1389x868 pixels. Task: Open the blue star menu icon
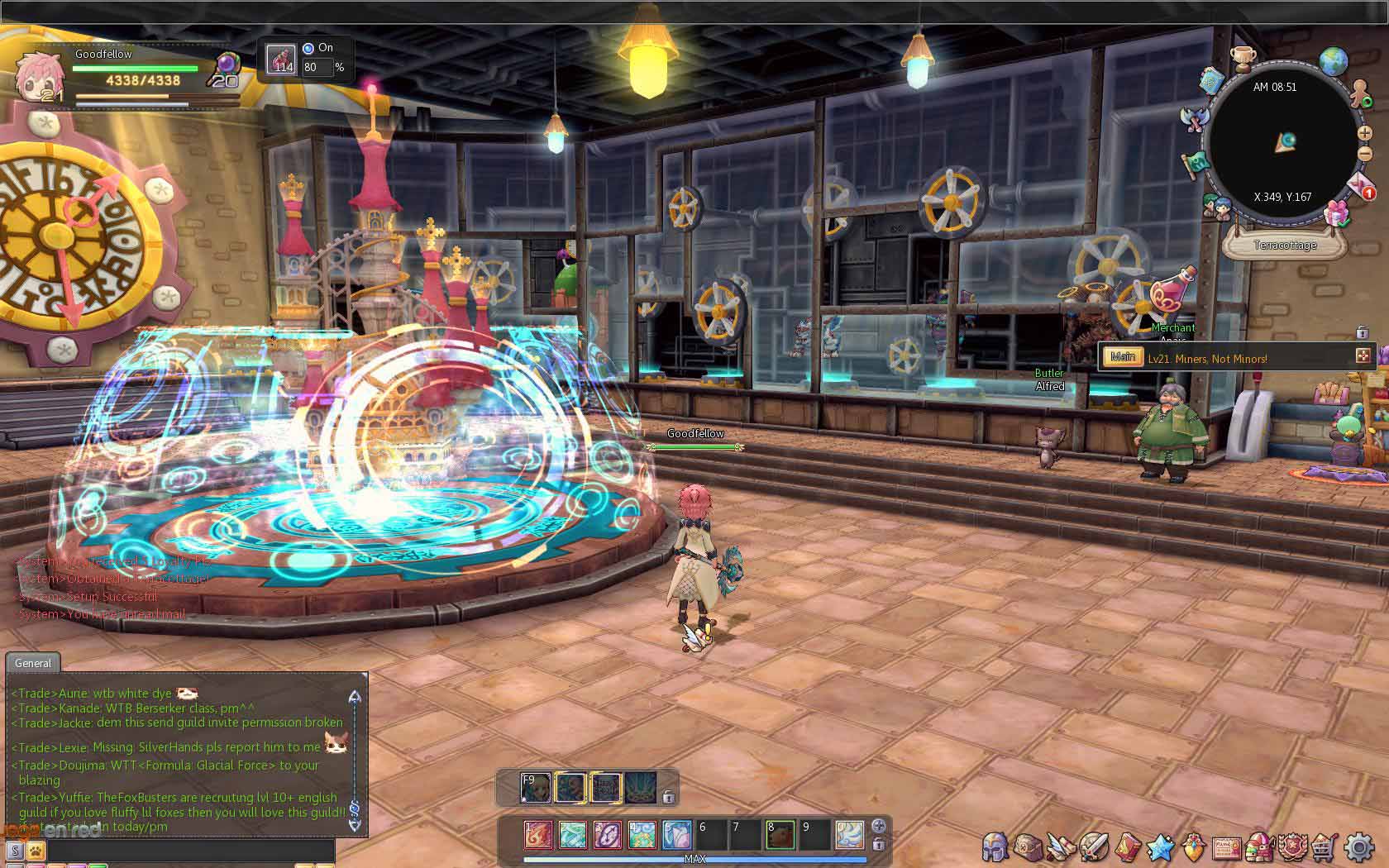[x=1161, y=847]
